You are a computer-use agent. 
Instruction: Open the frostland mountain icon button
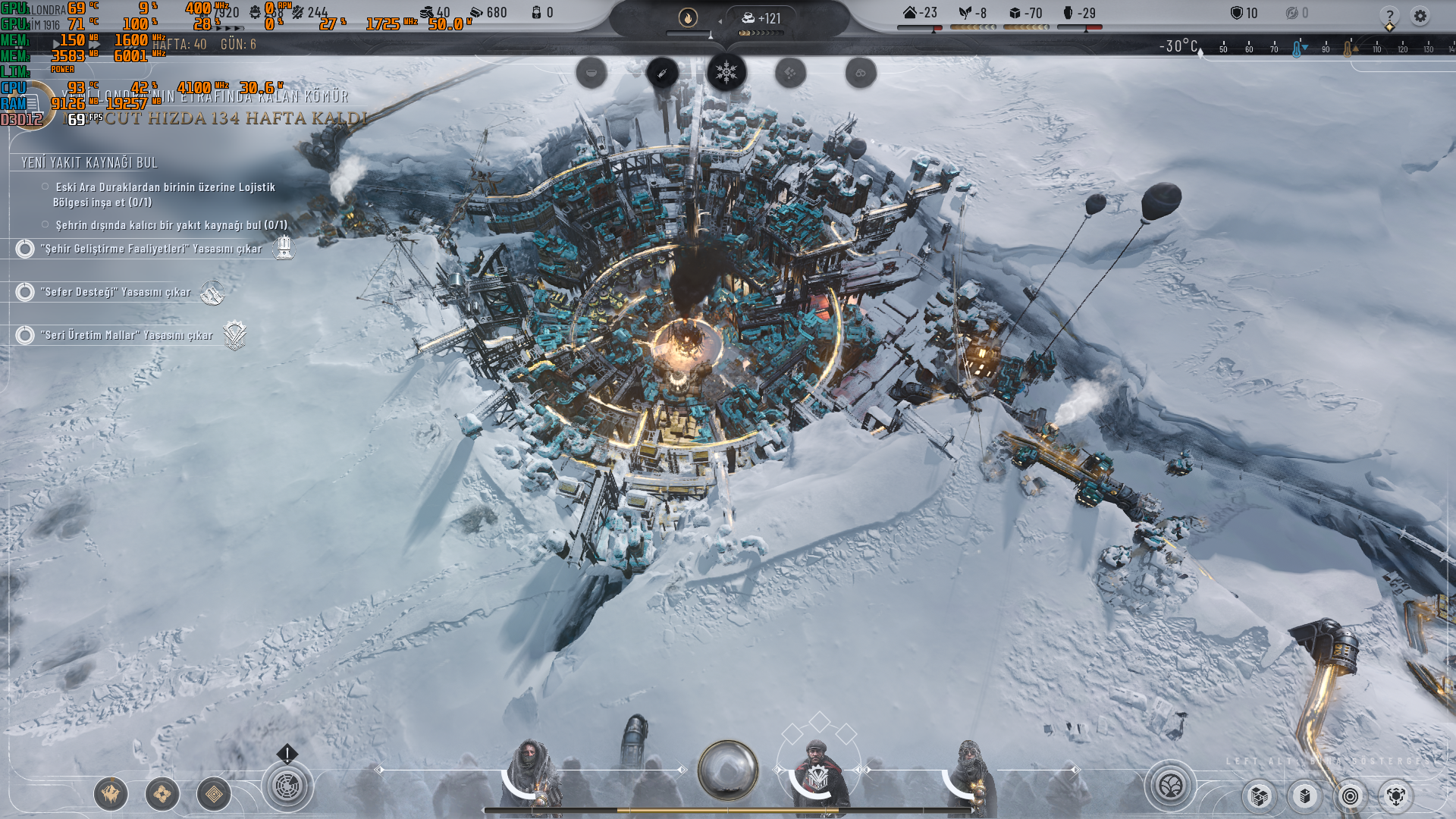111,794
